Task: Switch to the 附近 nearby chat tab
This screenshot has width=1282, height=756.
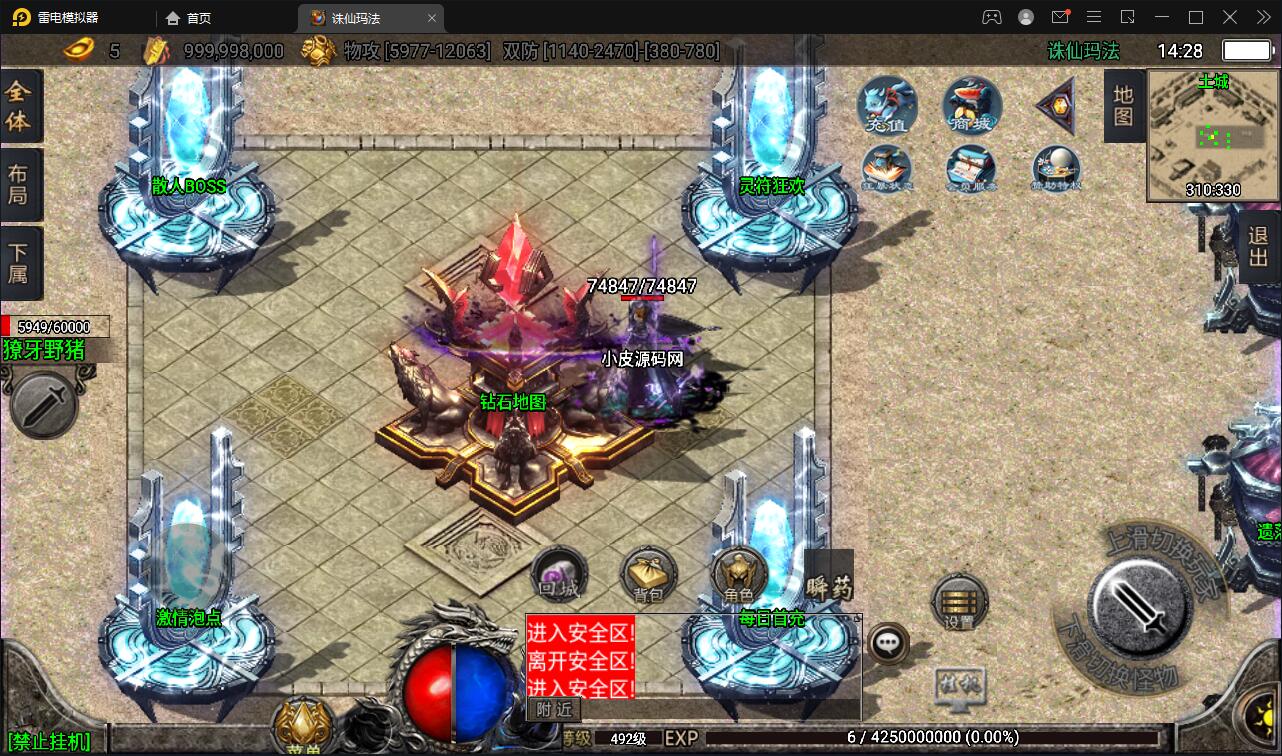Action: click(x=553, y=709)
